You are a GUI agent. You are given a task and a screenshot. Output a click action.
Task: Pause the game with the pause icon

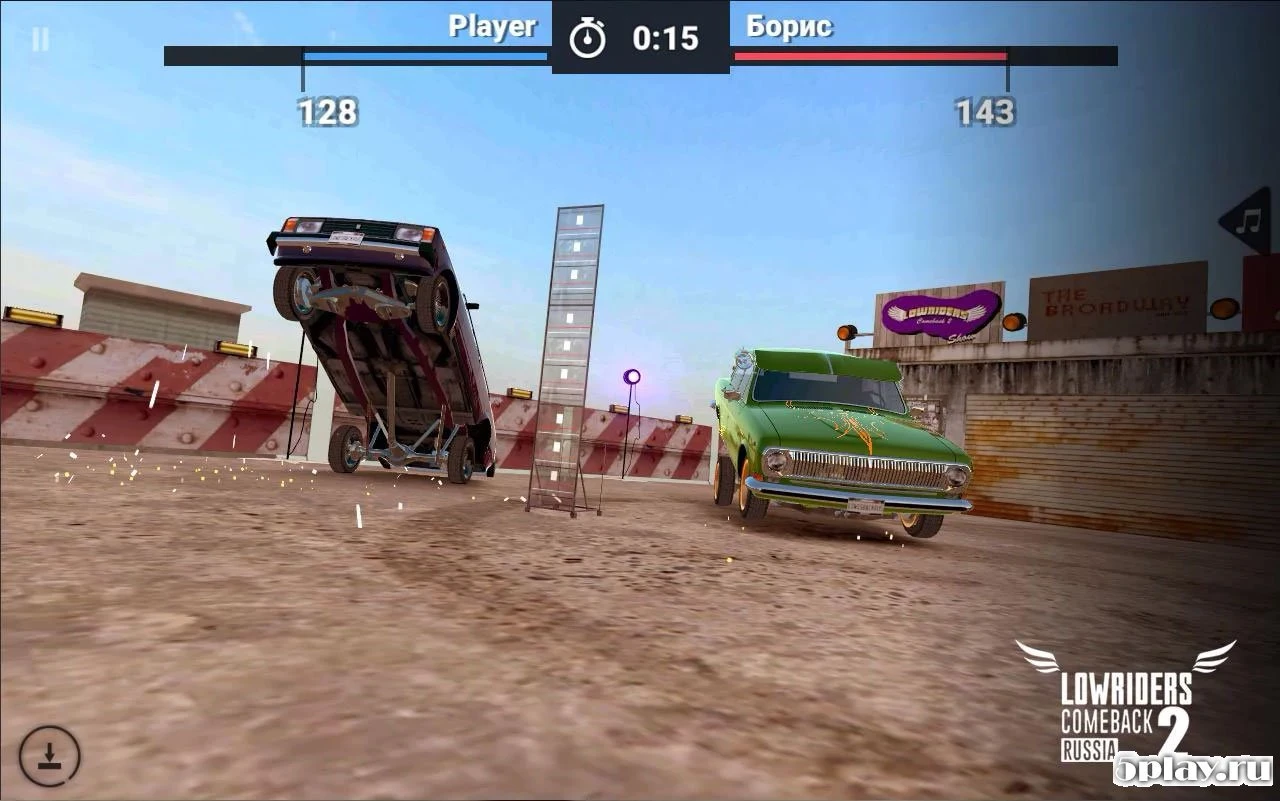pyautogui.click(x=38, y=40)
